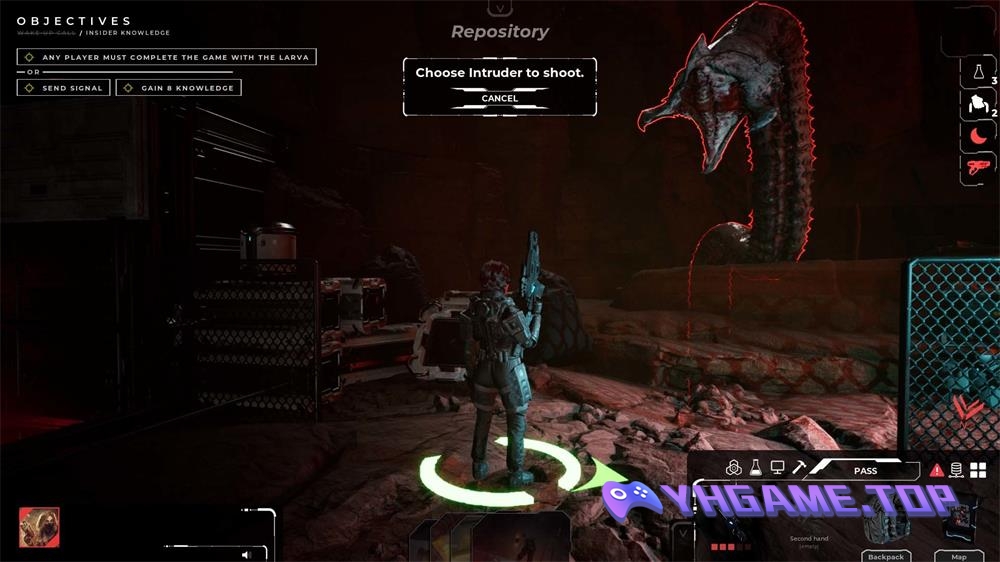Viewport: 1000px width, 562px height.
Task: Toggle the speaker sound icon
Action: [x=246, y=554]
